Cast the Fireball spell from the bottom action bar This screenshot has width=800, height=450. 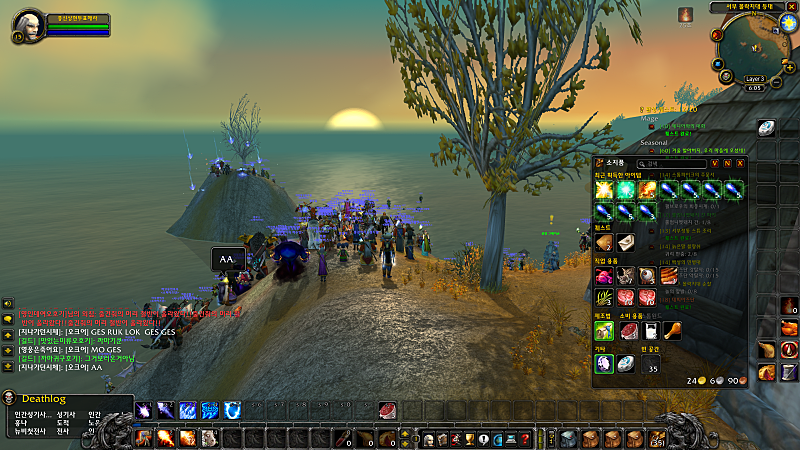click(x=165, y=438)
